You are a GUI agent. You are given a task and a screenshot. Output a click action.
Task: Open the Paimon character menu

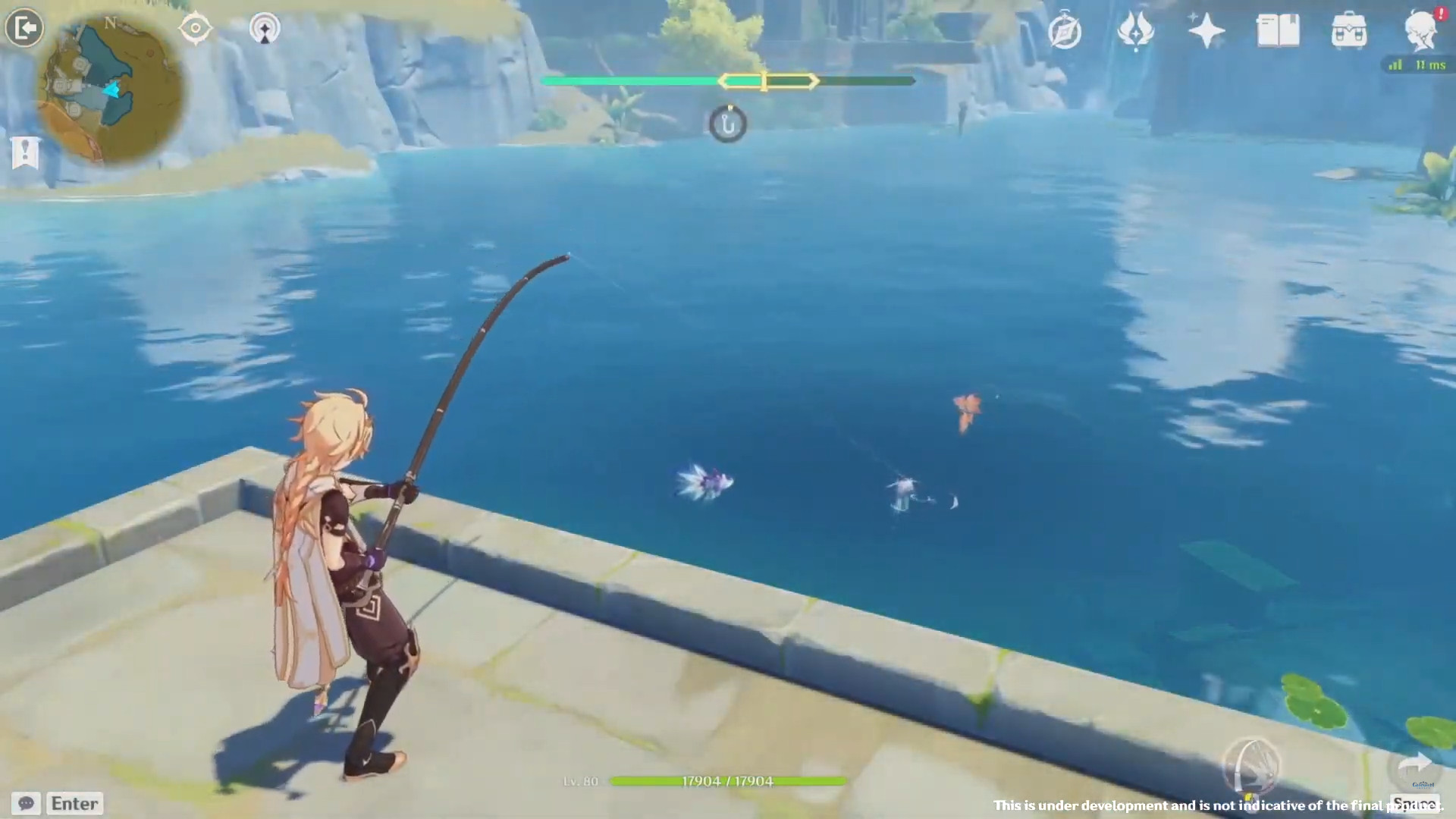[1420, 30]
